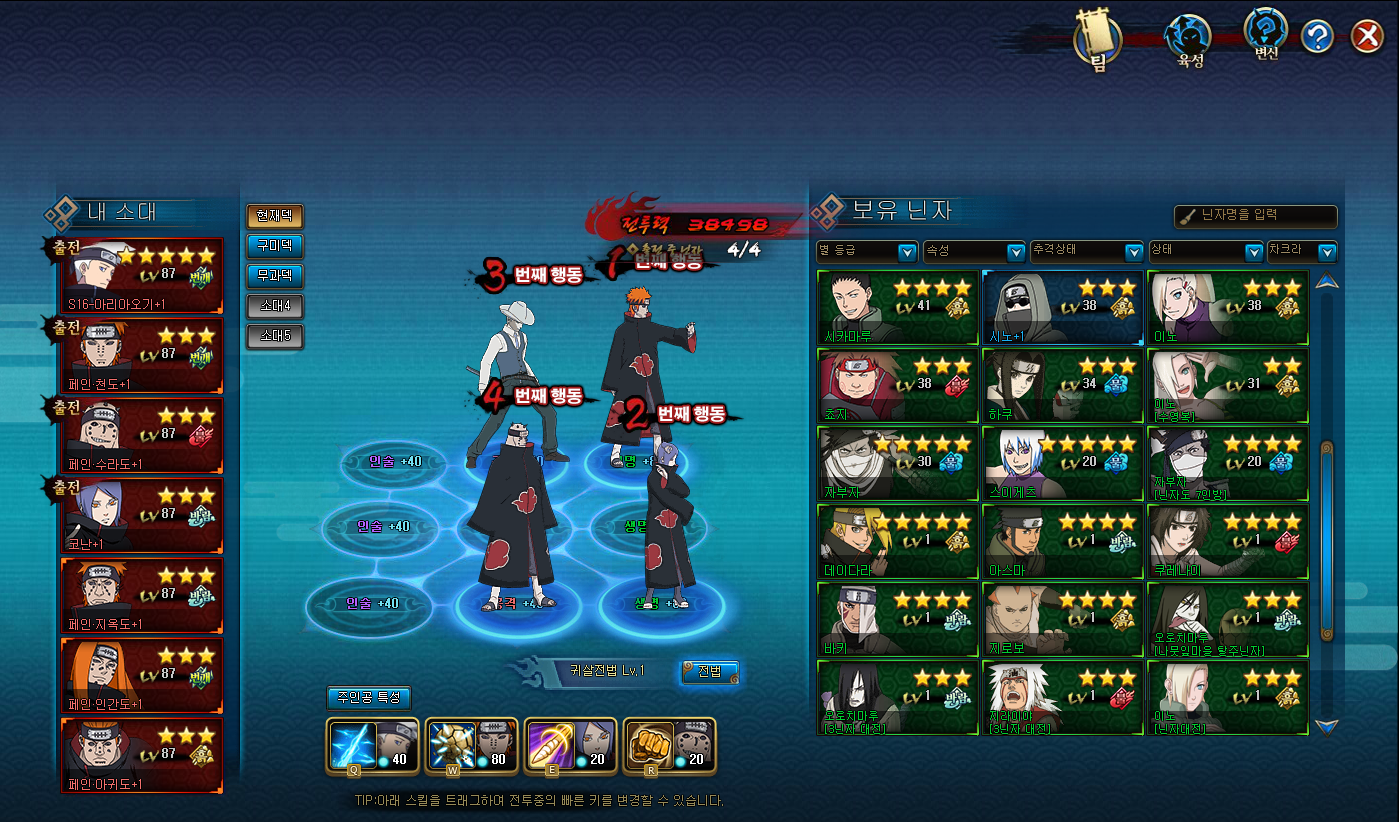
Task: Choose the 소대4 squad tab
Action: (x=274, y=306)
